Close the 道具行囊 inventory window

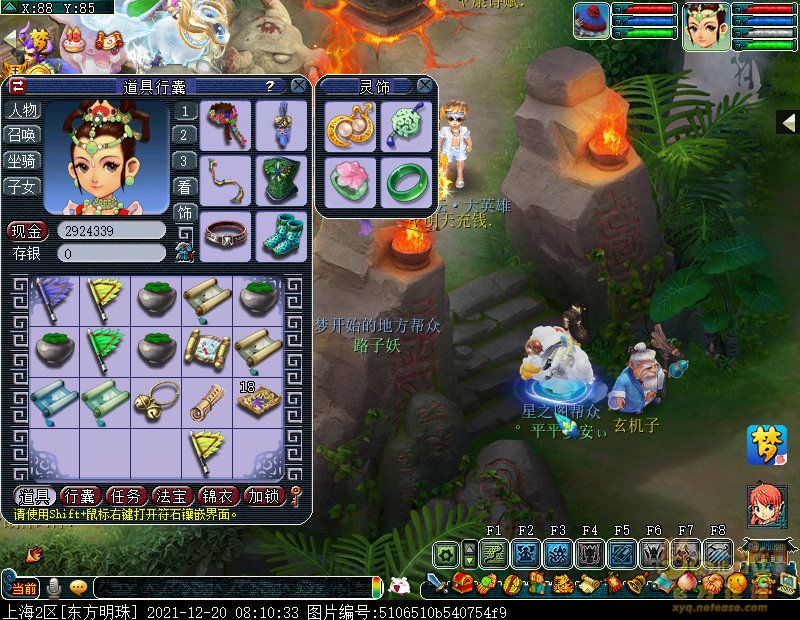[298, 87]
